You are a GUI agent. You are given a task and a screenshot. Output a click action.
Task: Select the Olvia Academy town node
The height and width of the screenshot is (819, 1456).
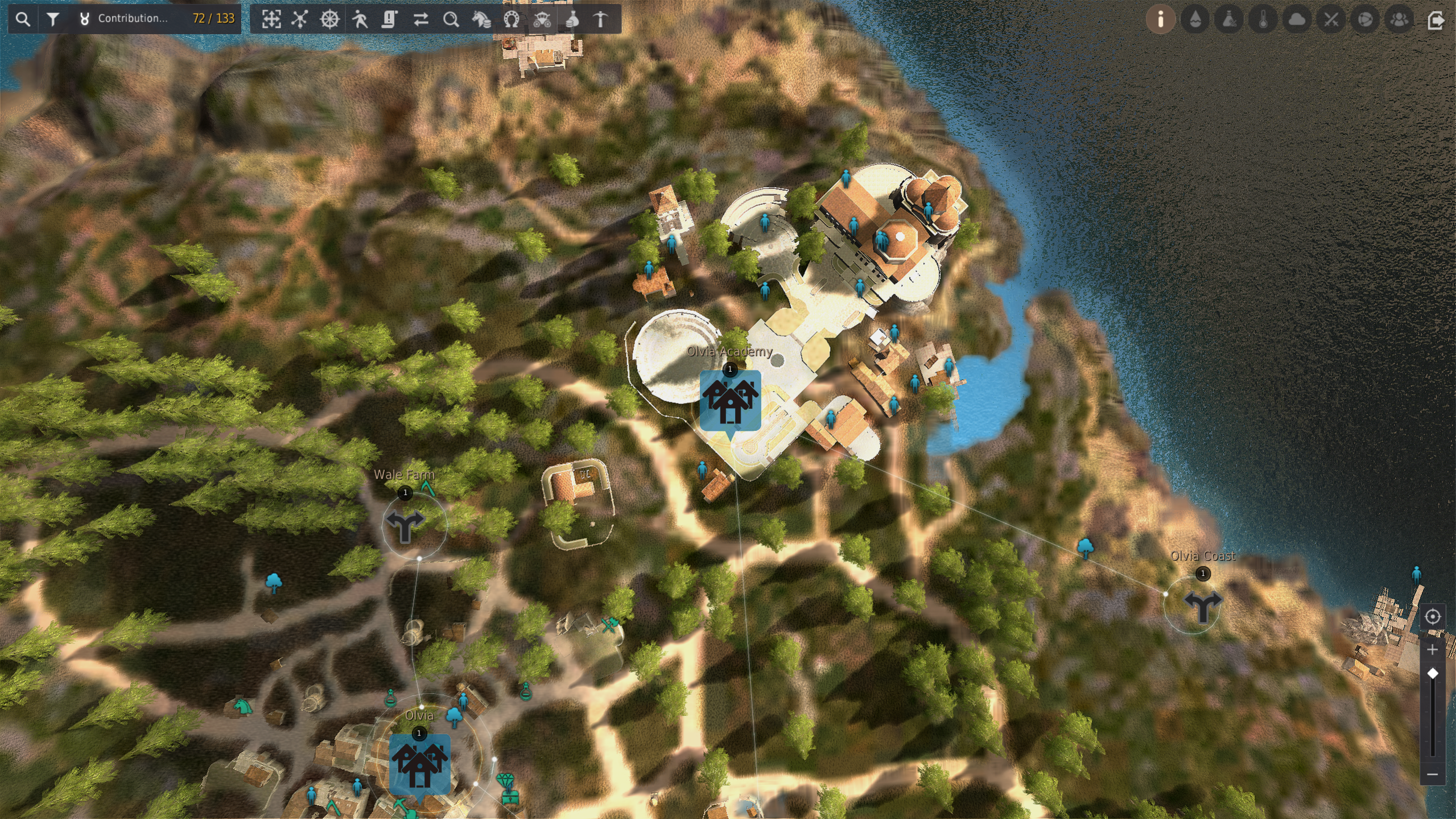pos(730,400)
